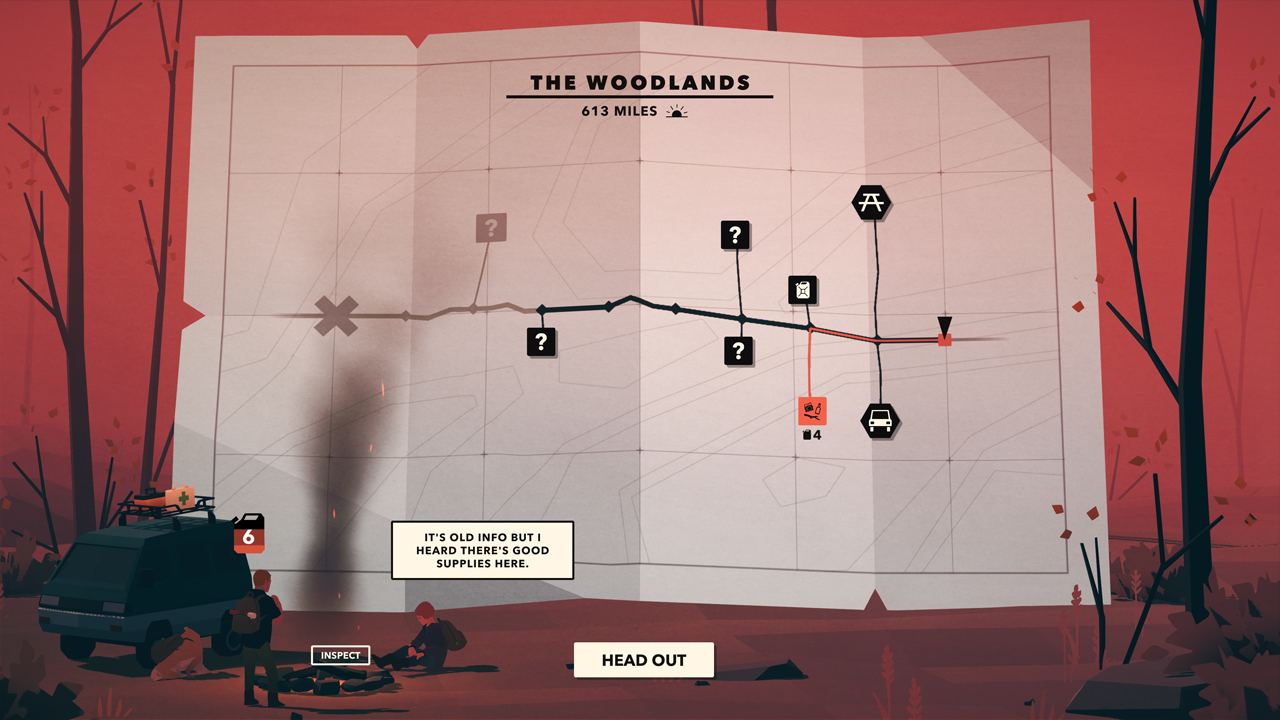Select the question mark node above the route
Image resolution: width=1280 pixels, height=720 pixels.
click(x=737, y=237)
